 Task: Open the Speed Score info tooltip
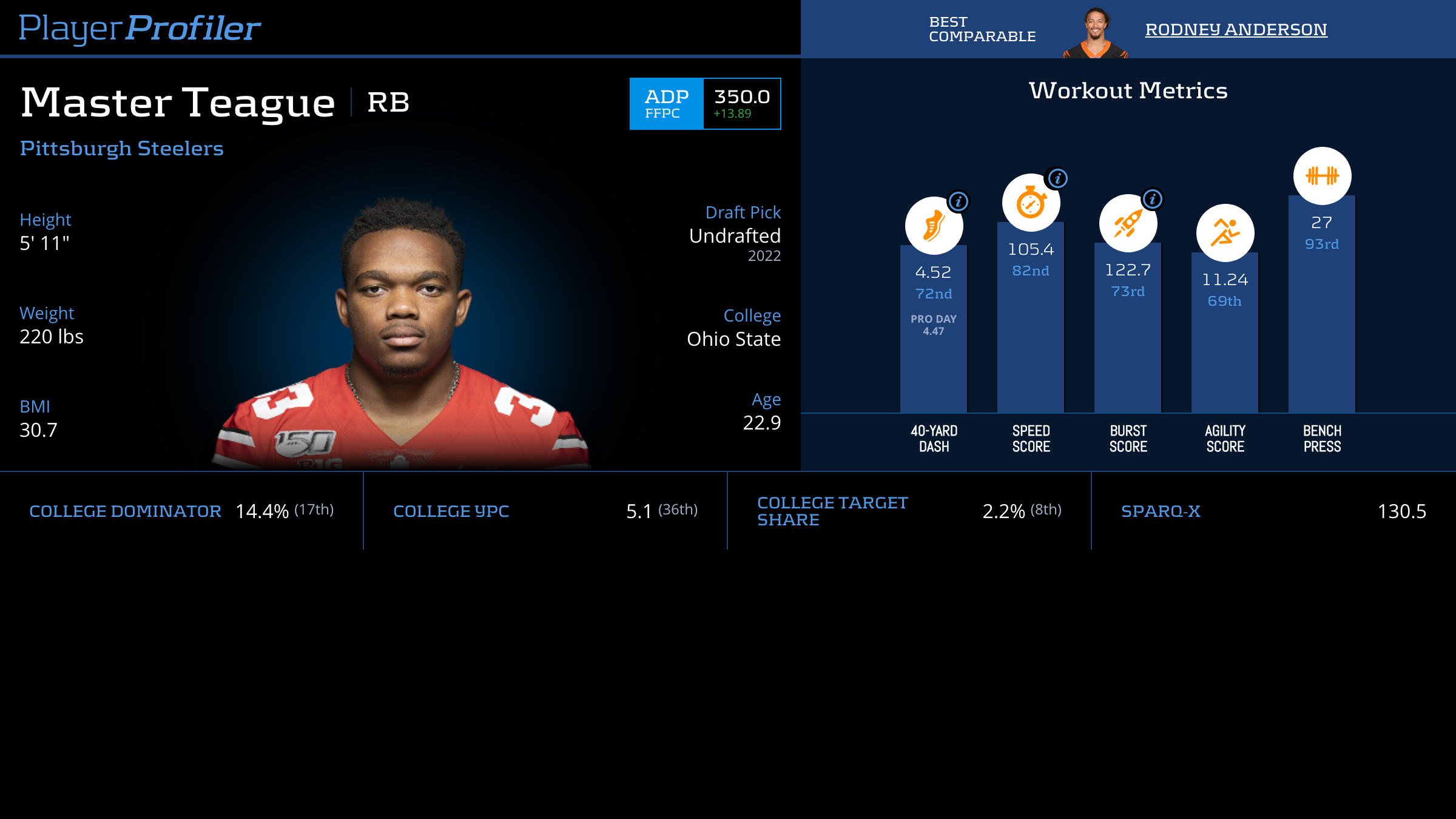tap(1058, 178)
